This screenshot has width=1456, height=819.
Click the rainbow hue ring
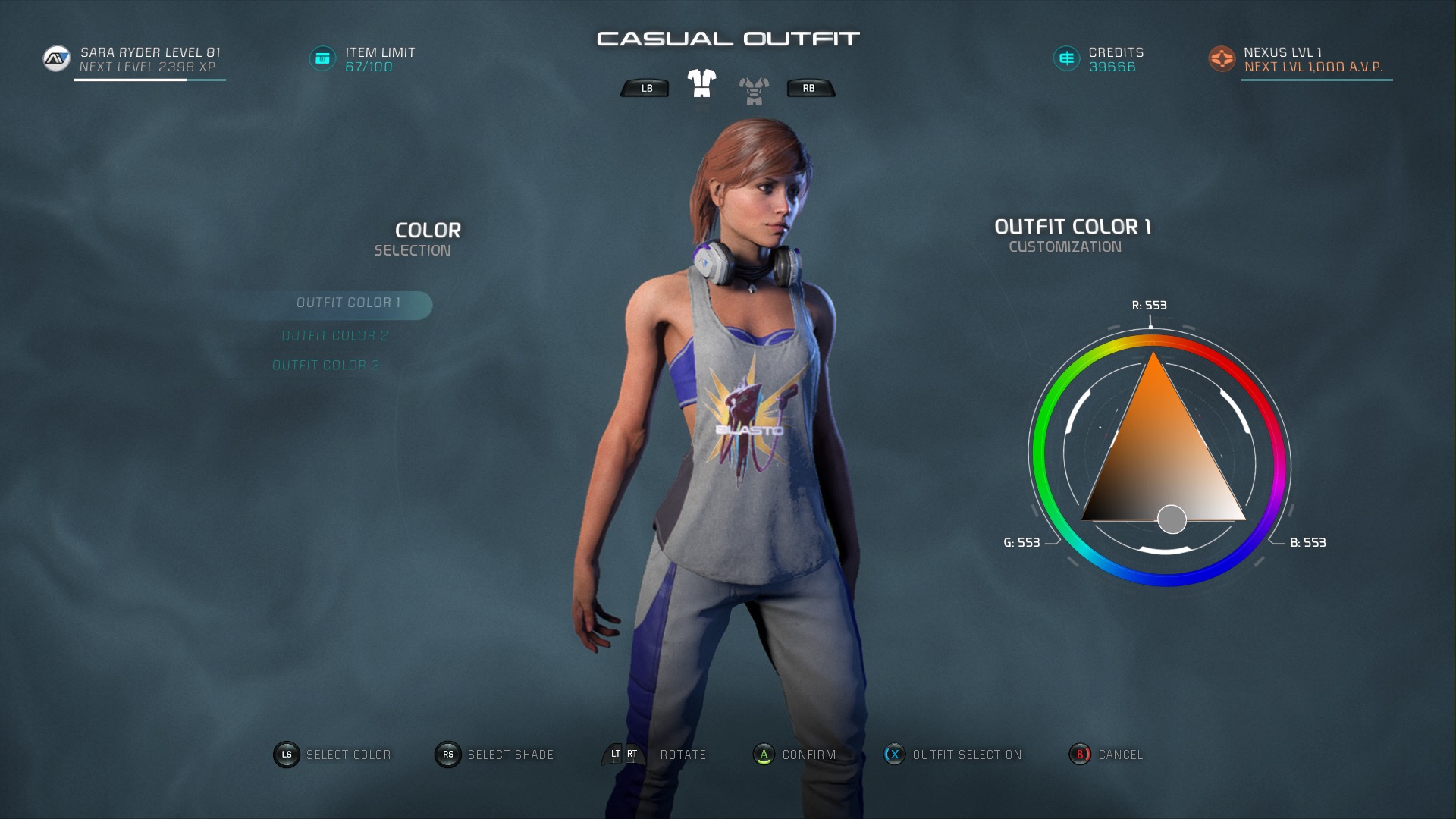[1043, 455]
